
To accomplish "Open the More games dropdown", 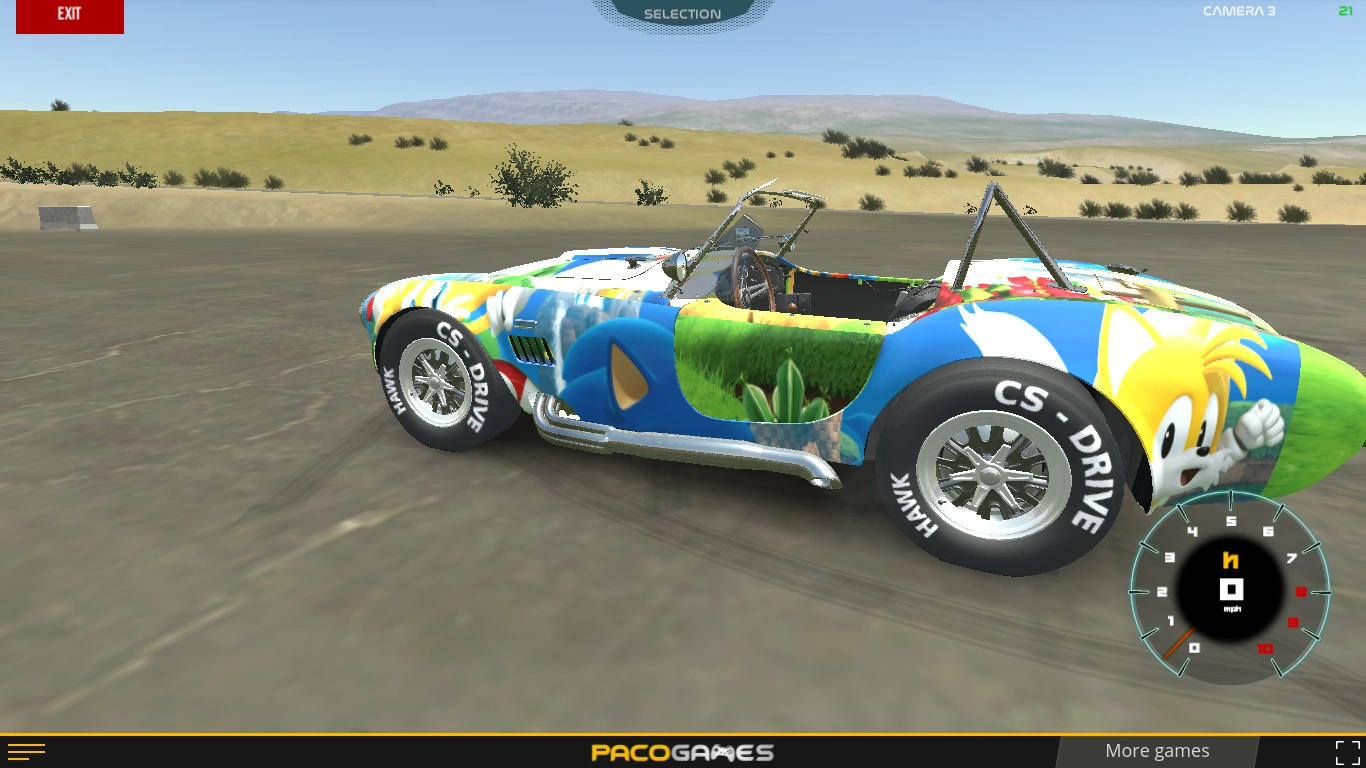I will click(1156, 750).
